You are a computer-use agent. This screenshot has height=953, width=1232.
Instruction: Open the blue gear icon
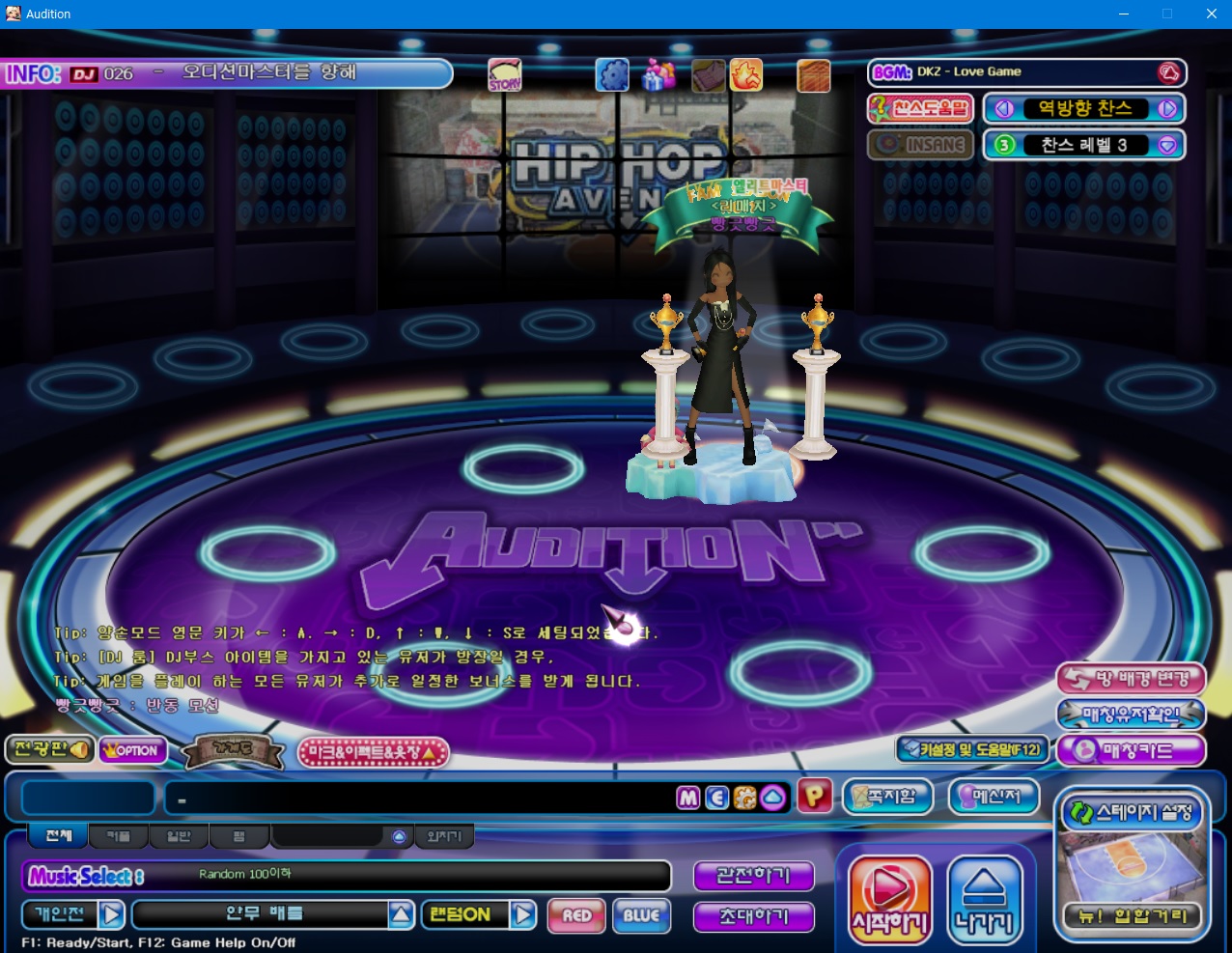[x=612, y=74]
